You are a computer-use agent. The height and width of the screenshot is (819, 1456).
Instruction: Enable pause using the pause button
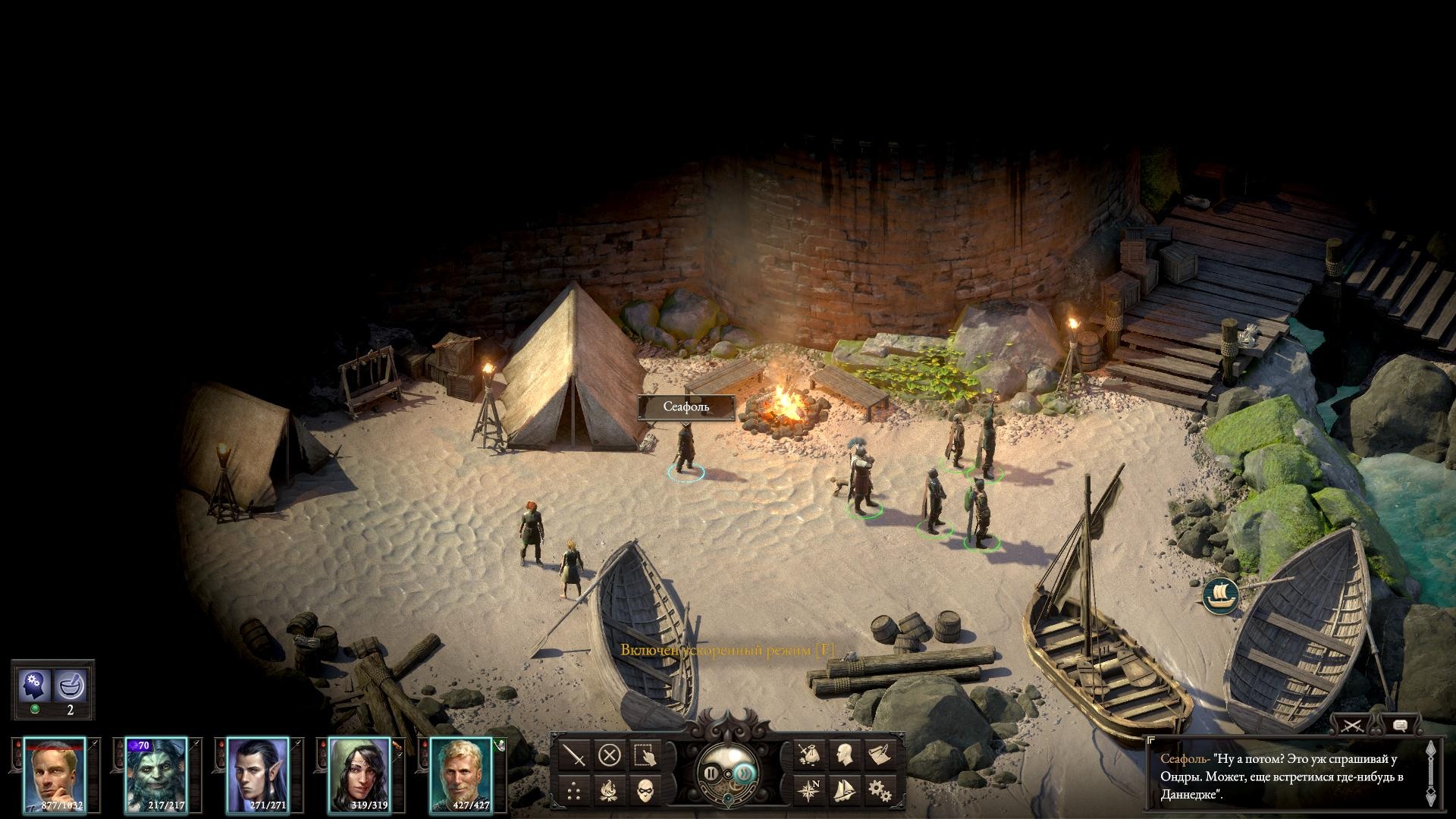tap(711, 773)
